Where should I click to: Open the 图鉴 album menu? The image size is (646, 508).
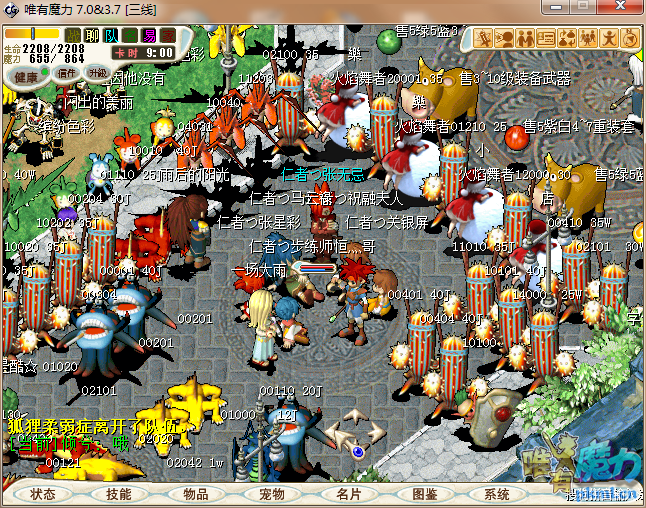425,494
